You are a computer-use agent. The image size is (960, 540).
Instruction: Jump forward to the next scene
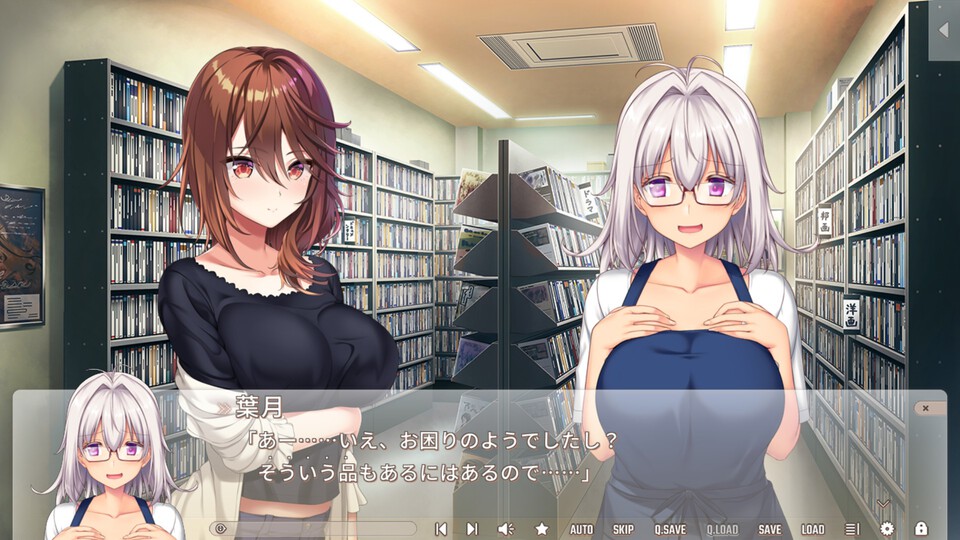coord(472,529)
